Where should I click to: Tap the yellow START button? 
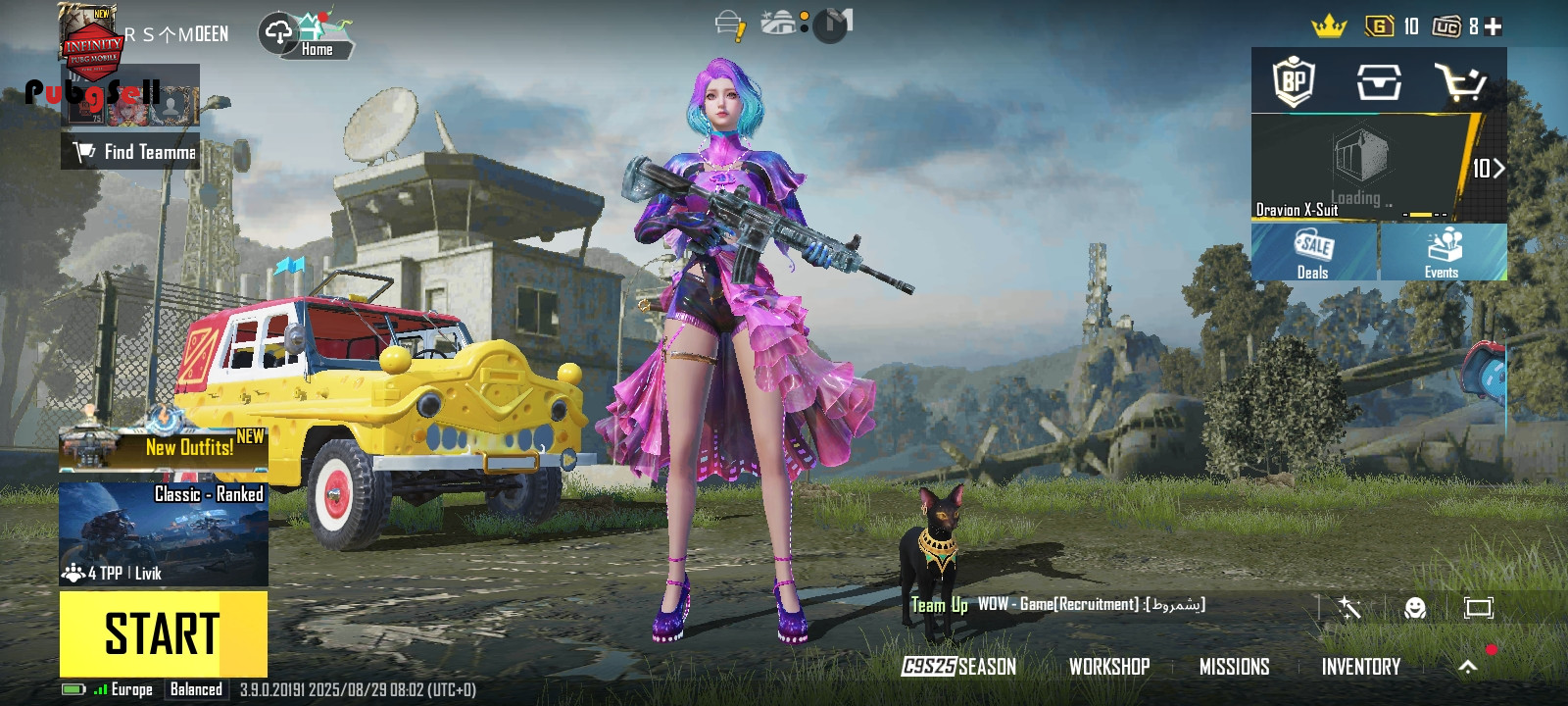click(163, 633)
